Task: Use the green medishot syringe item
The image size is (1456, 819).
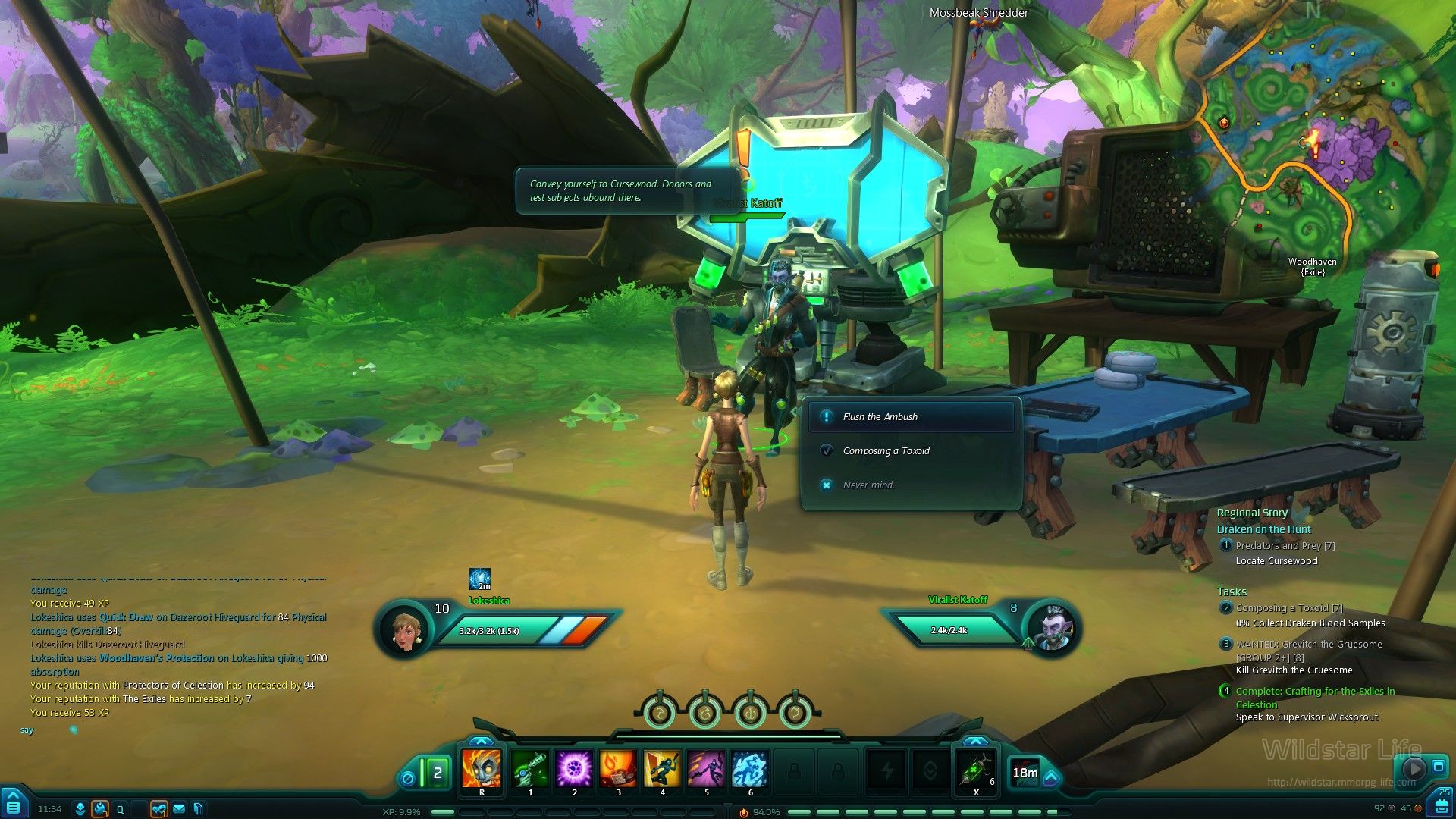Action: [x=976, y=769]
